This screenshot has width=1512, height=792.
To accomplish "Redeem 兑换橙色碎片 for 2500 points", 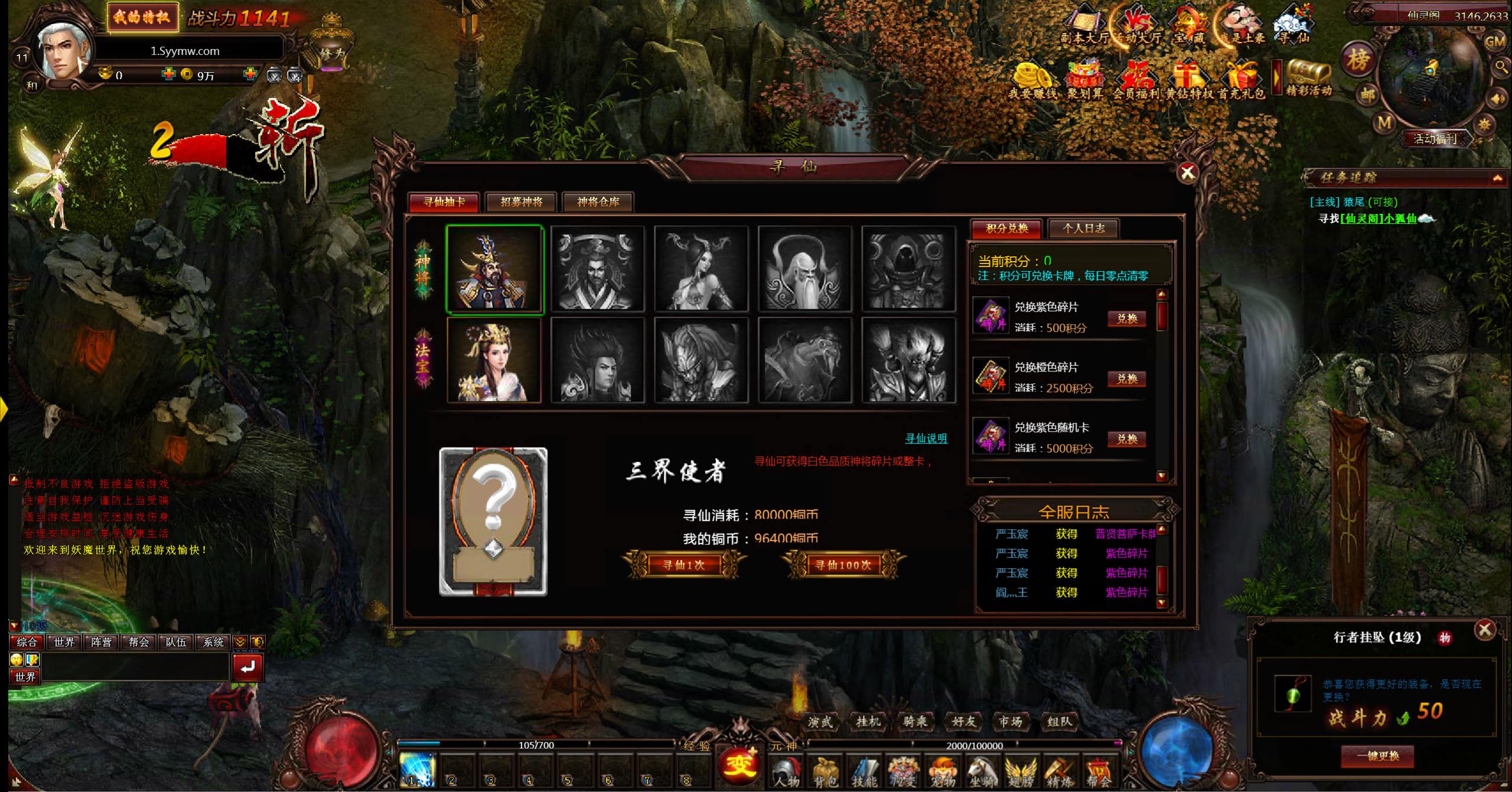I will click(x=1127, y=379).
